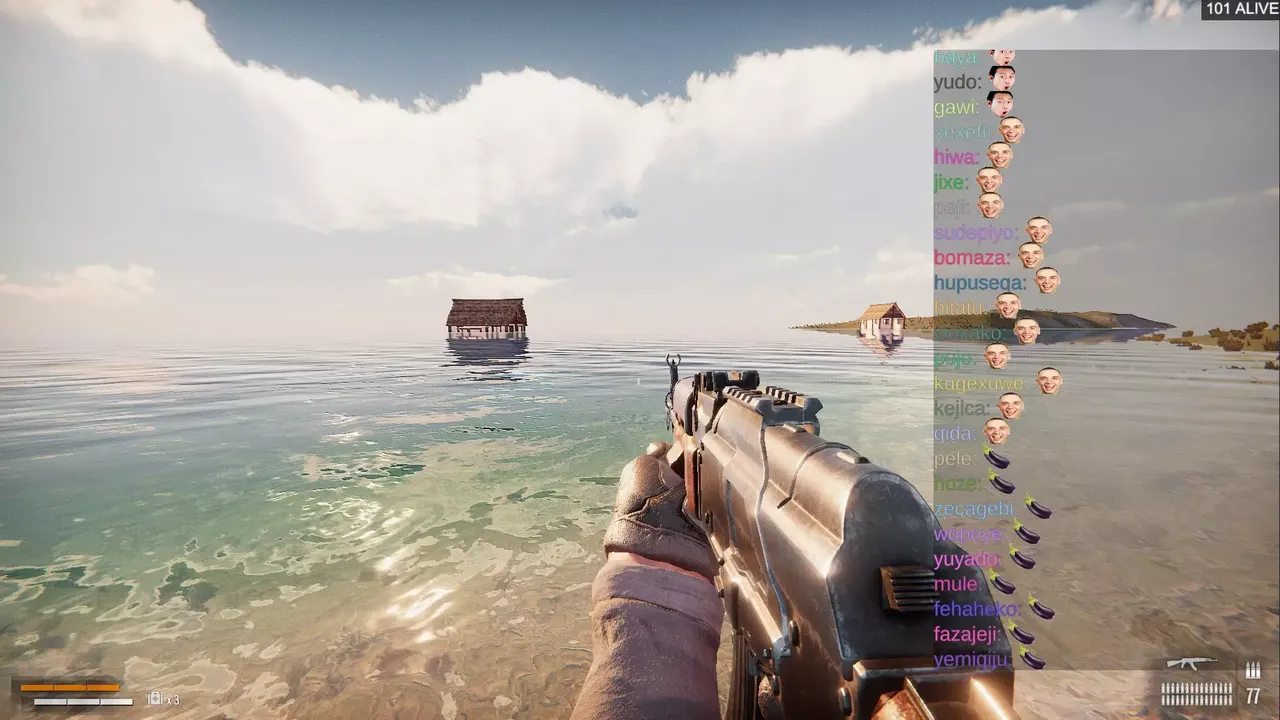
Task: Click the zecagebi player name
Action: click(973, 509)
